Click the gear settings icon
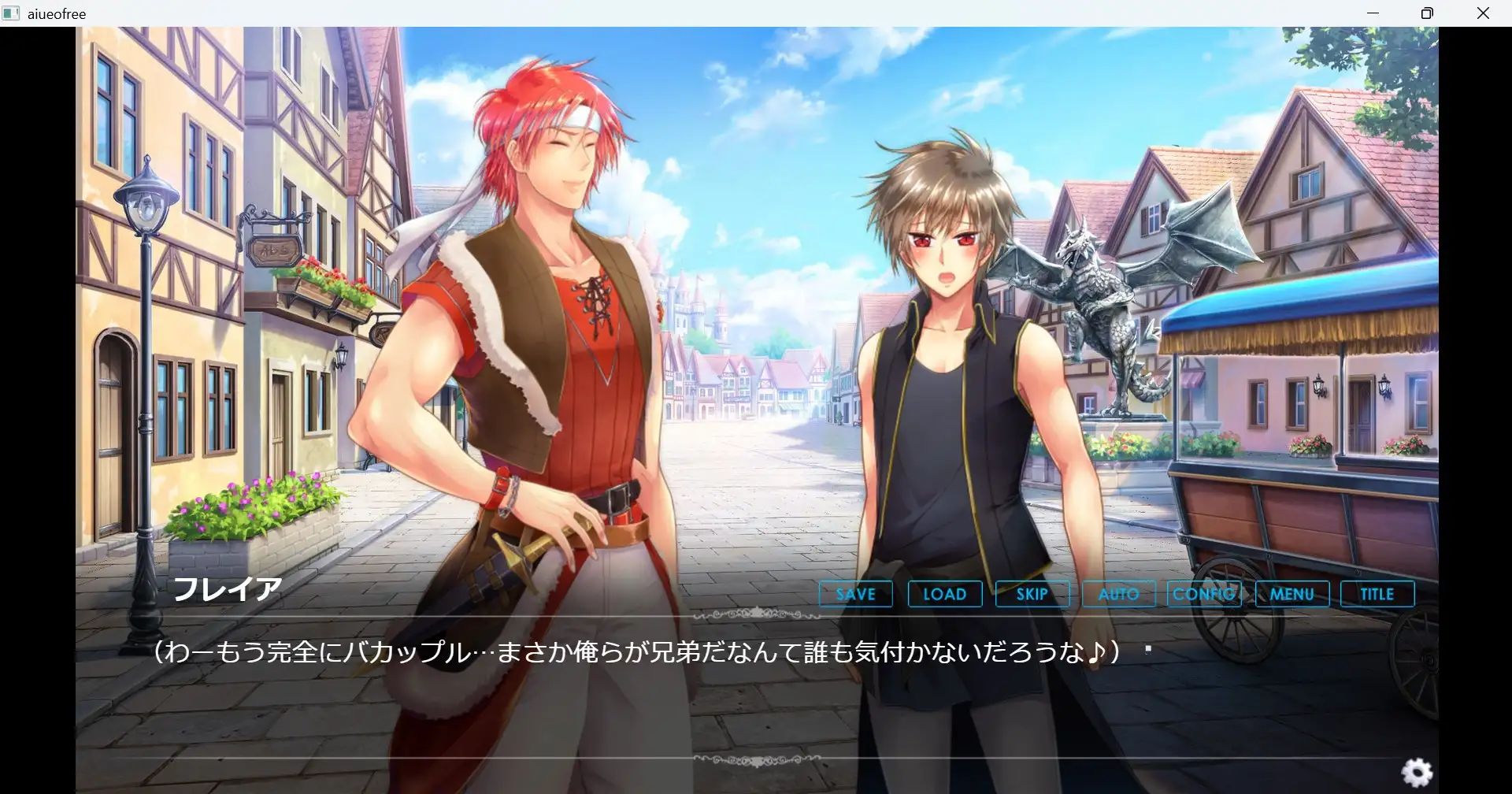 (x=1417, y=772)
